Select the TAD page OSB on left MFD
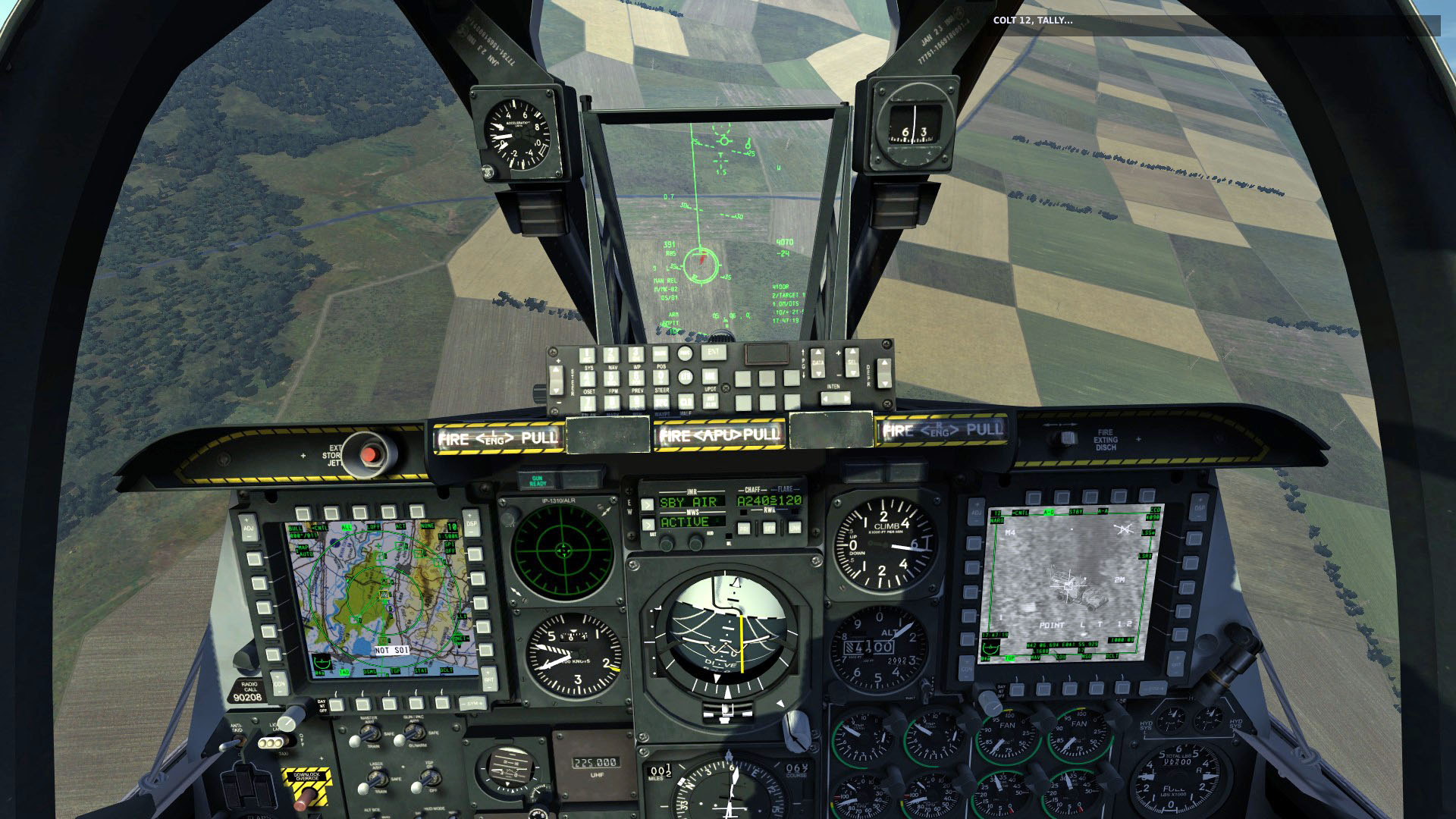Image resolution: width=1456 pixels, height=819 pixels. (337, 706)
